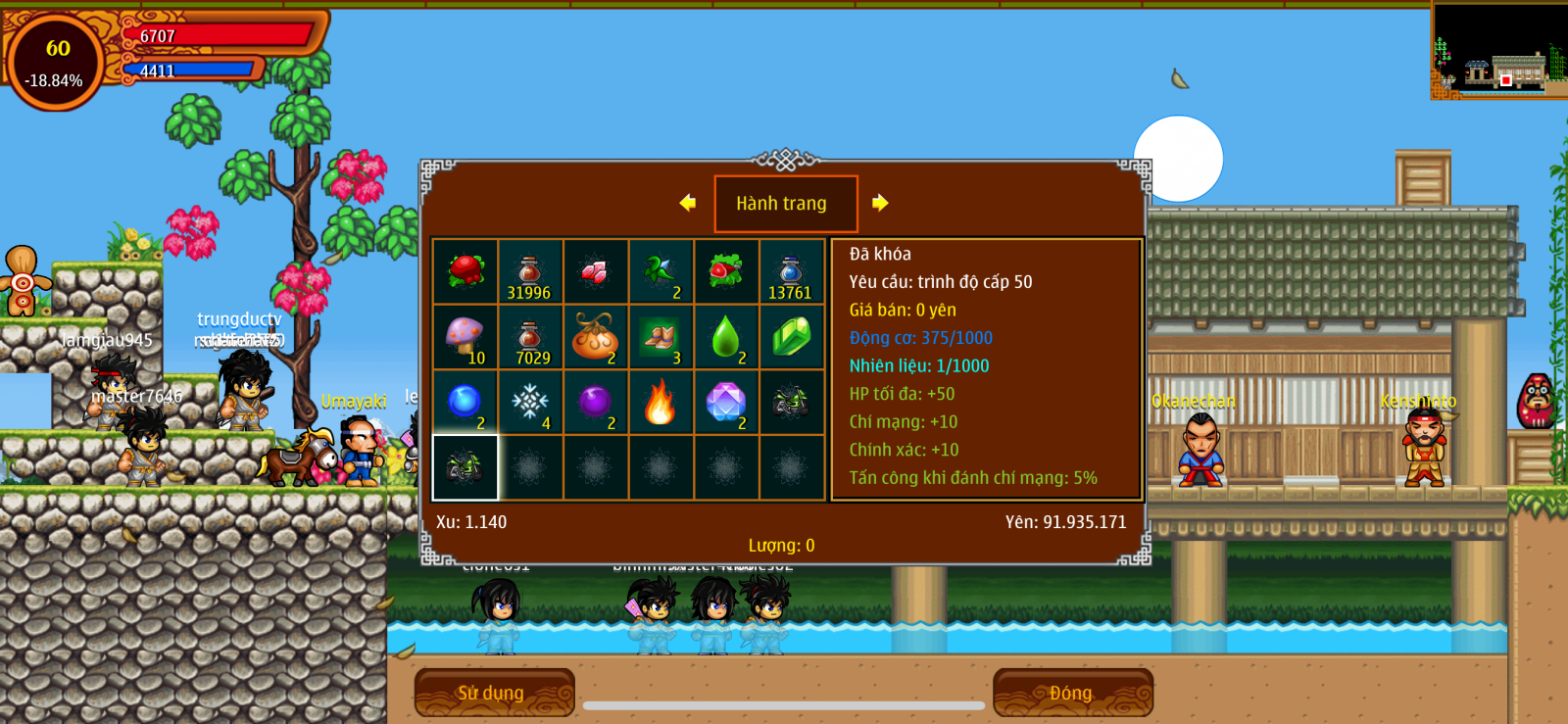This screenshot has width=1568, height=724.
Task: Close the inventory with Đóng
Action: [1072, 693]
